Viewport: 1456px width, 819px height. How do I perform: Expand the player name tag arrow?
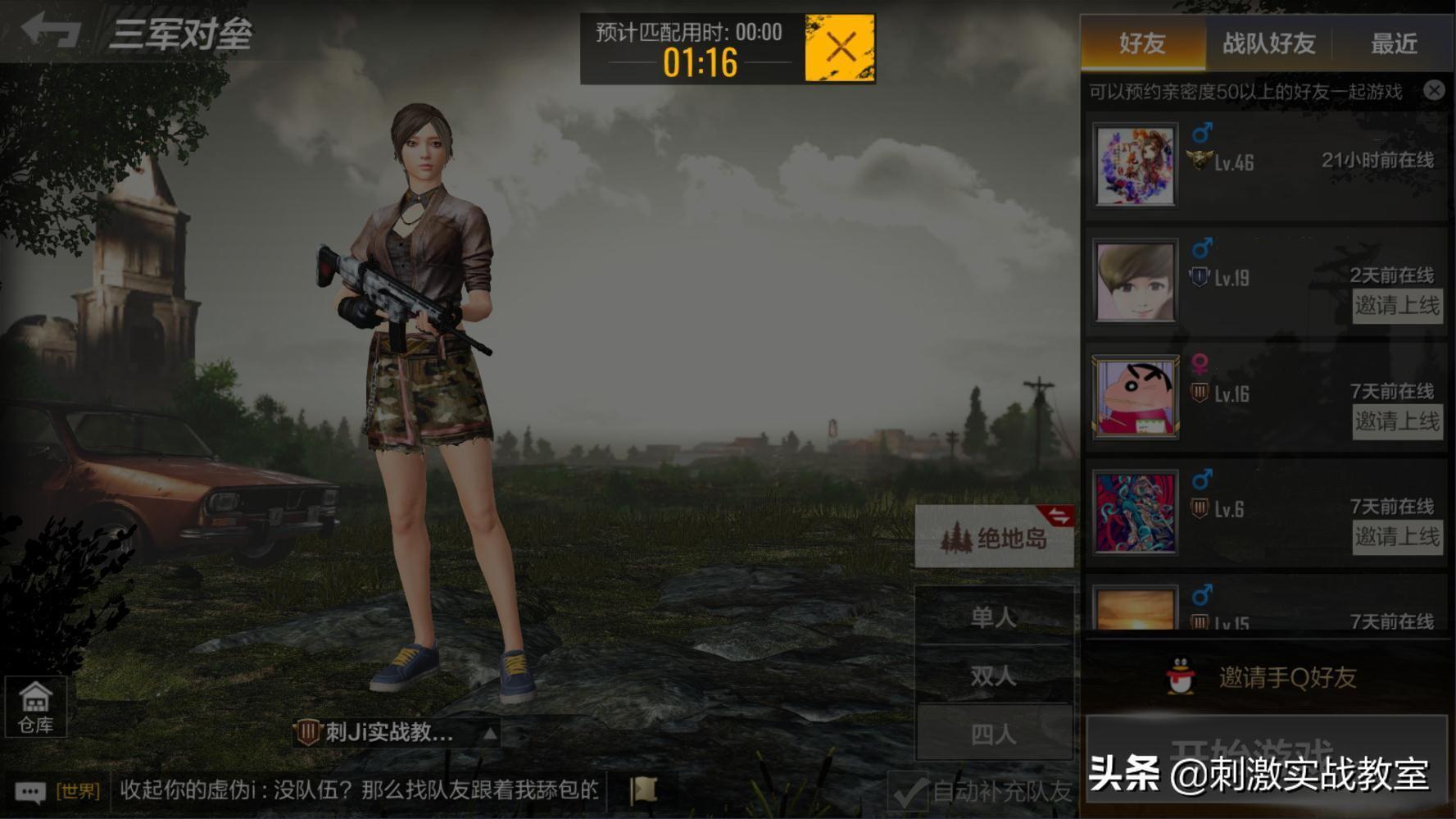489,733
